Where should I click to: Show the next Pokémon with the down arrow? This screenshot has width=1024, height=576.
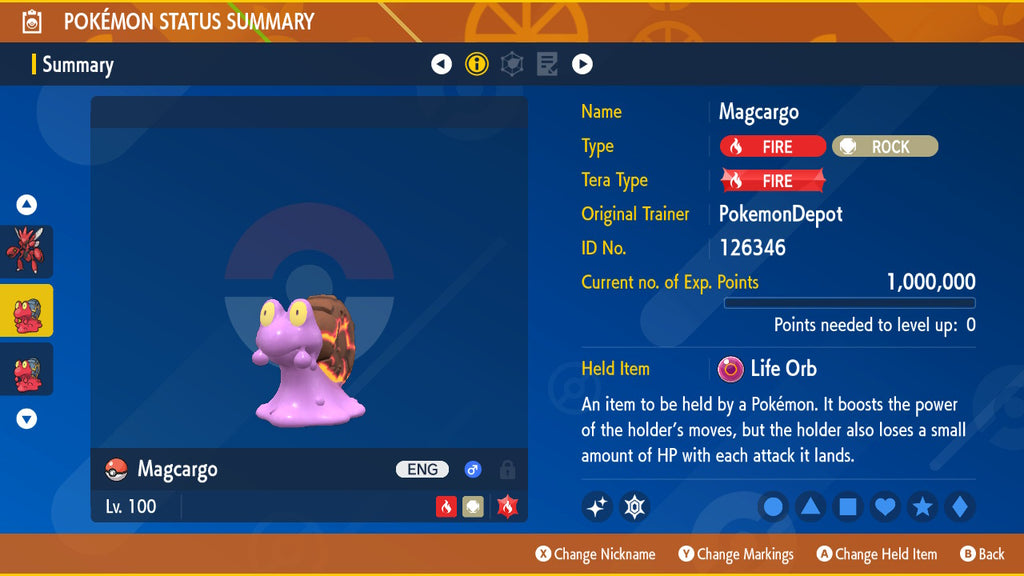pos(27,419)
